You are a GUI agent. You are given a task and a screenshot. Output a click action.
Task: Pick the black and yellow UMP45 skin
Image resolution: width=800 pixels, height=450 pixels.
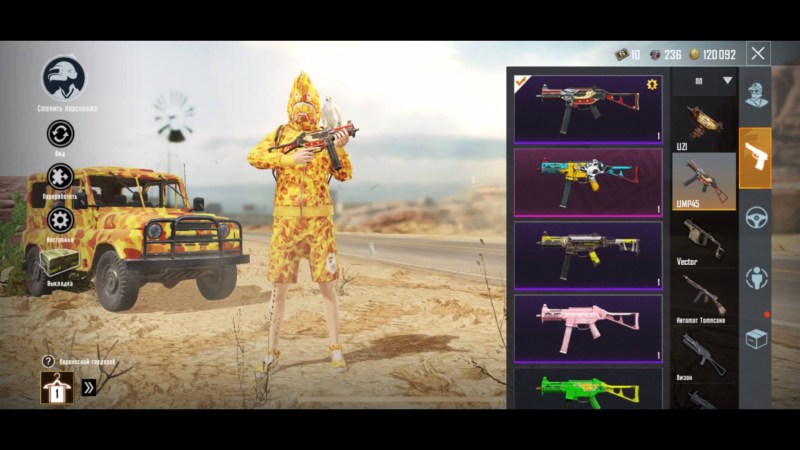(588, 255)
